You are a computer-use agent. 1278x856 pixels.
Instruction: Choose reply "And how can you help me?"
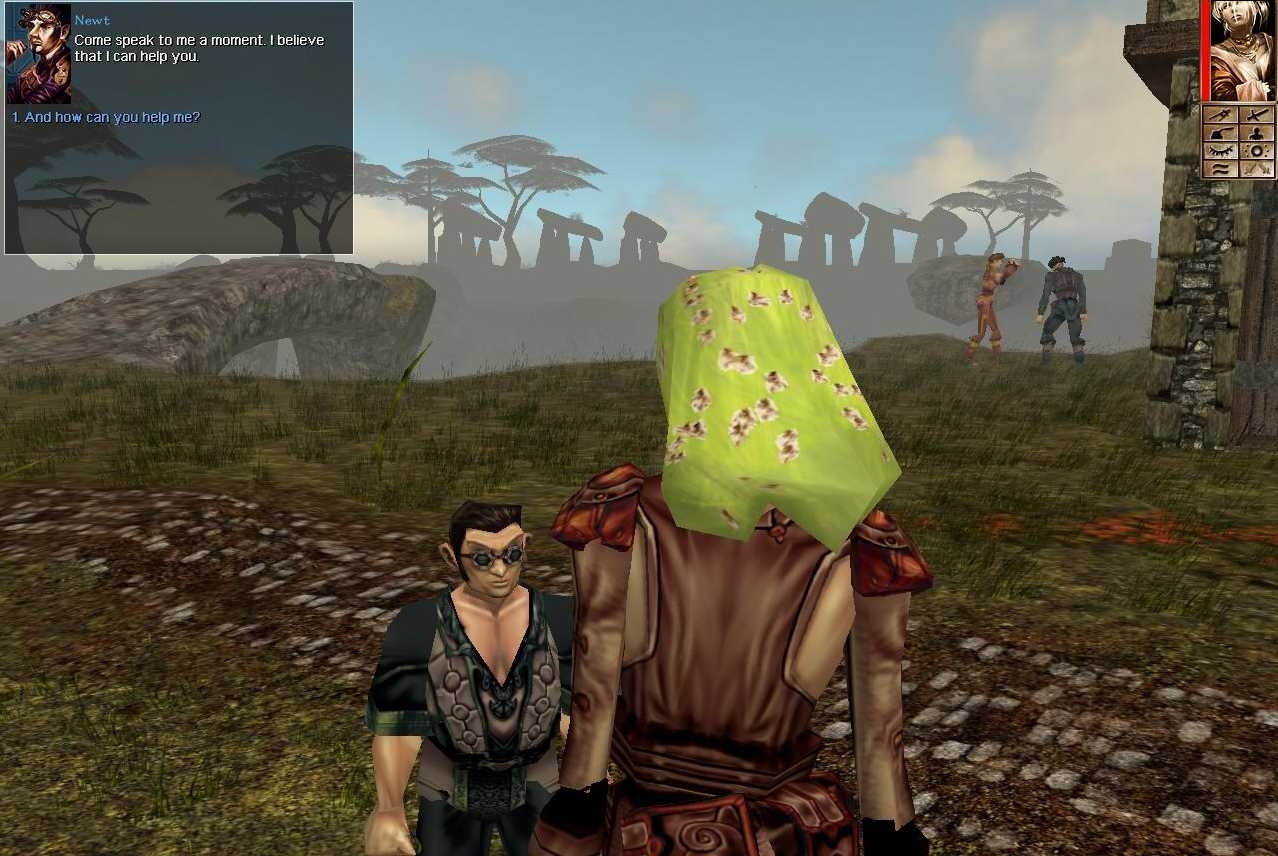pos(106,117)
